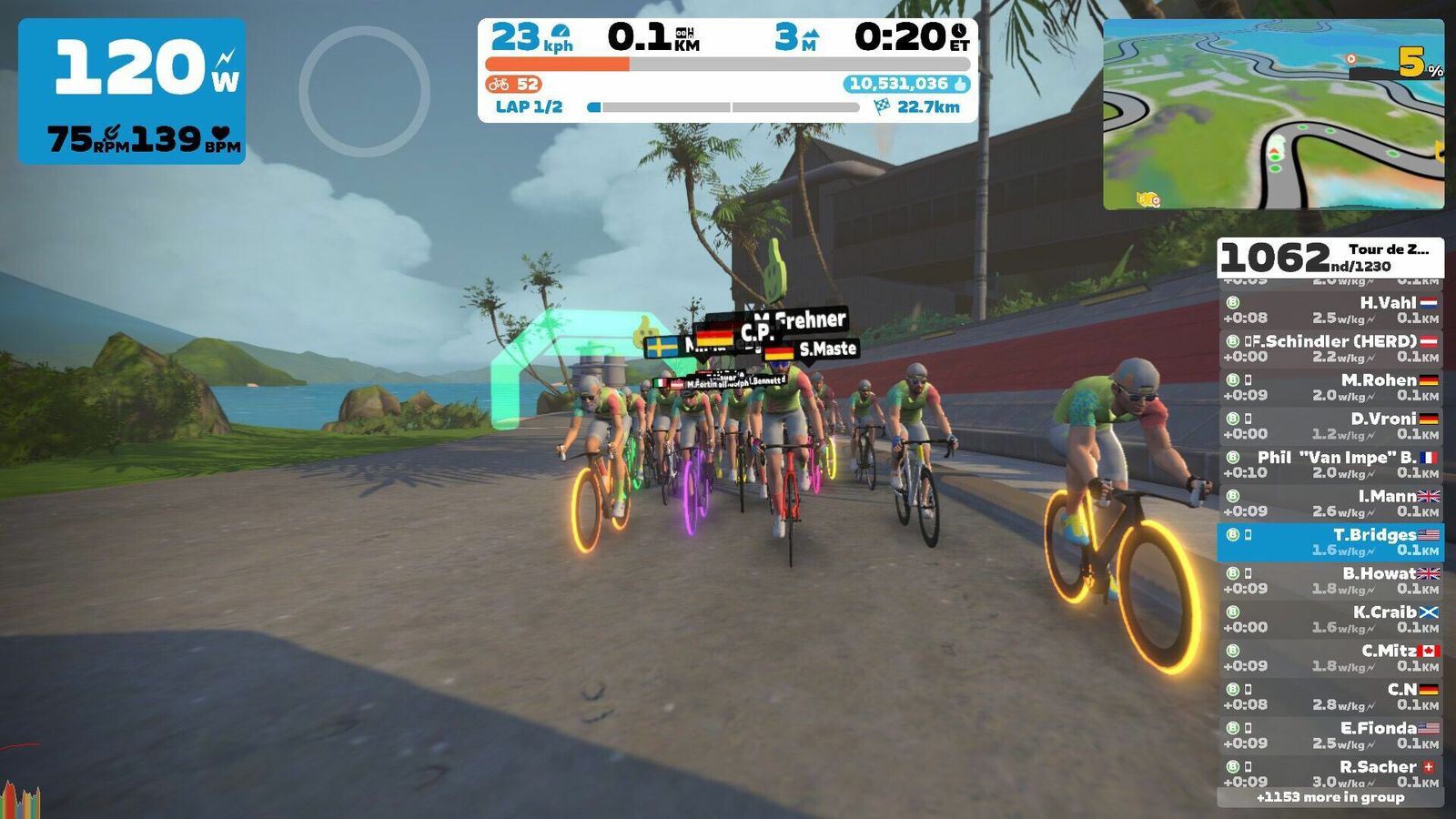Choose rider I.Mann in the list

tap(1330, 503)
